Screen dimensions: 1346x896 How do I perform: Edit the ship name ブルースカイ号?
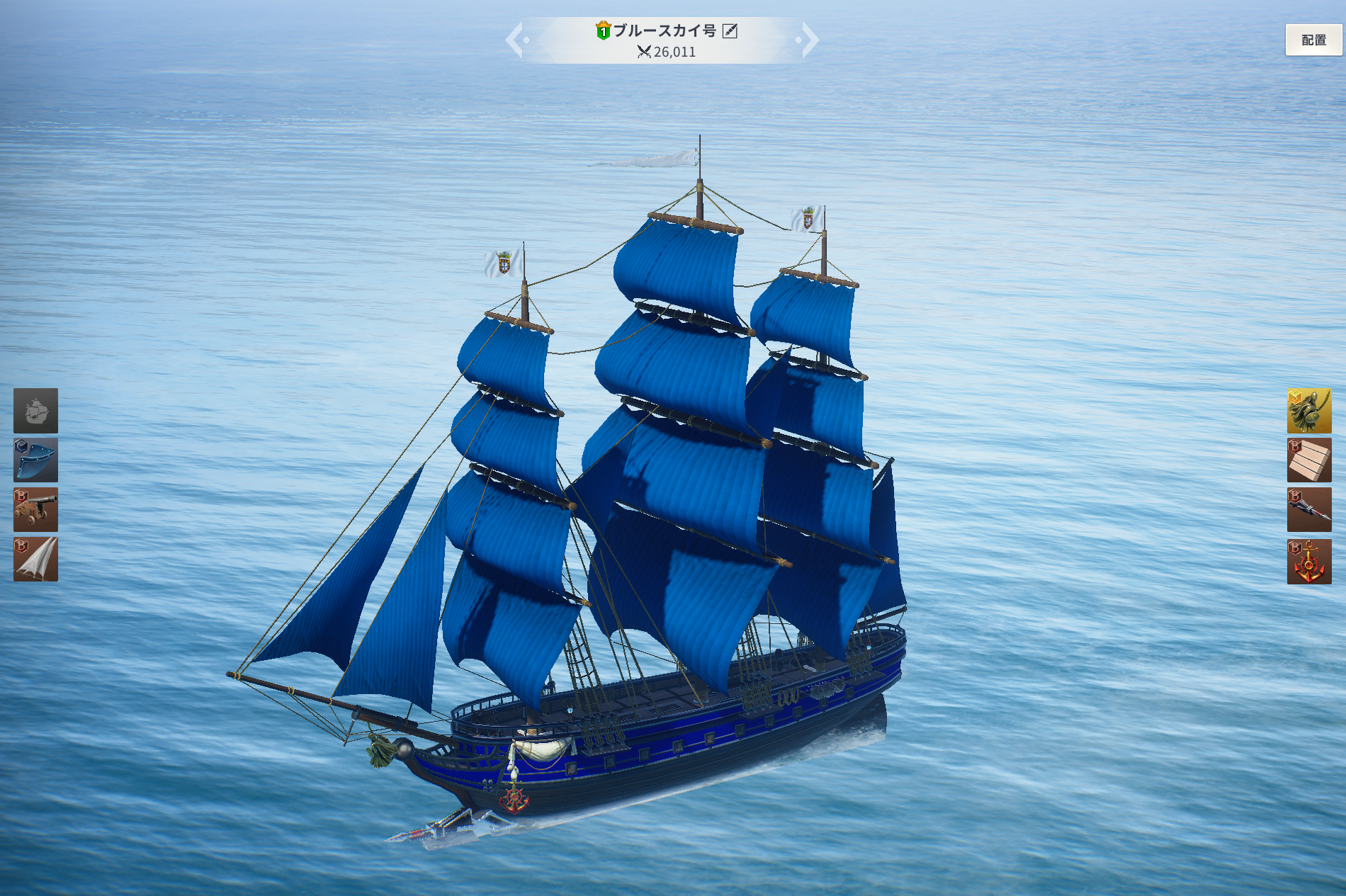730,30
